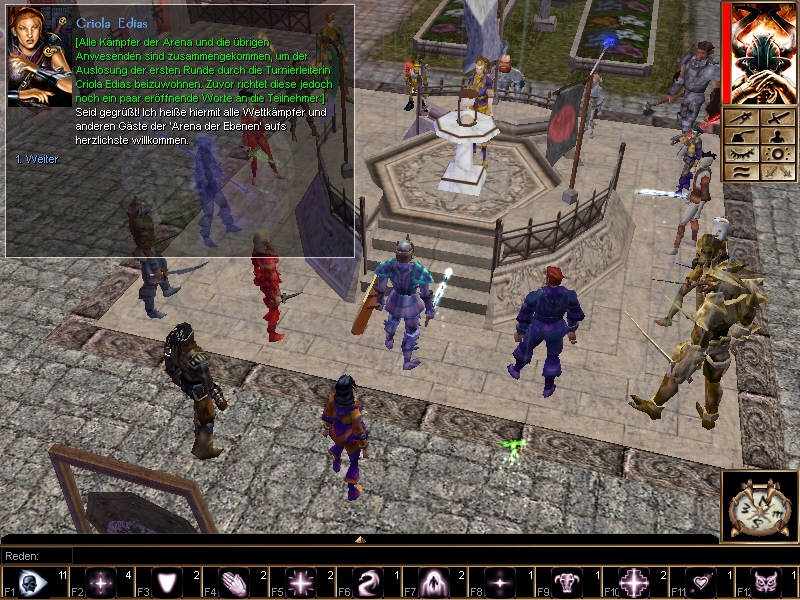Viewport: 800px width, 600px height.
Task: Choose the '1. Weiter' dialogue reply
Action: coord(37,159)
